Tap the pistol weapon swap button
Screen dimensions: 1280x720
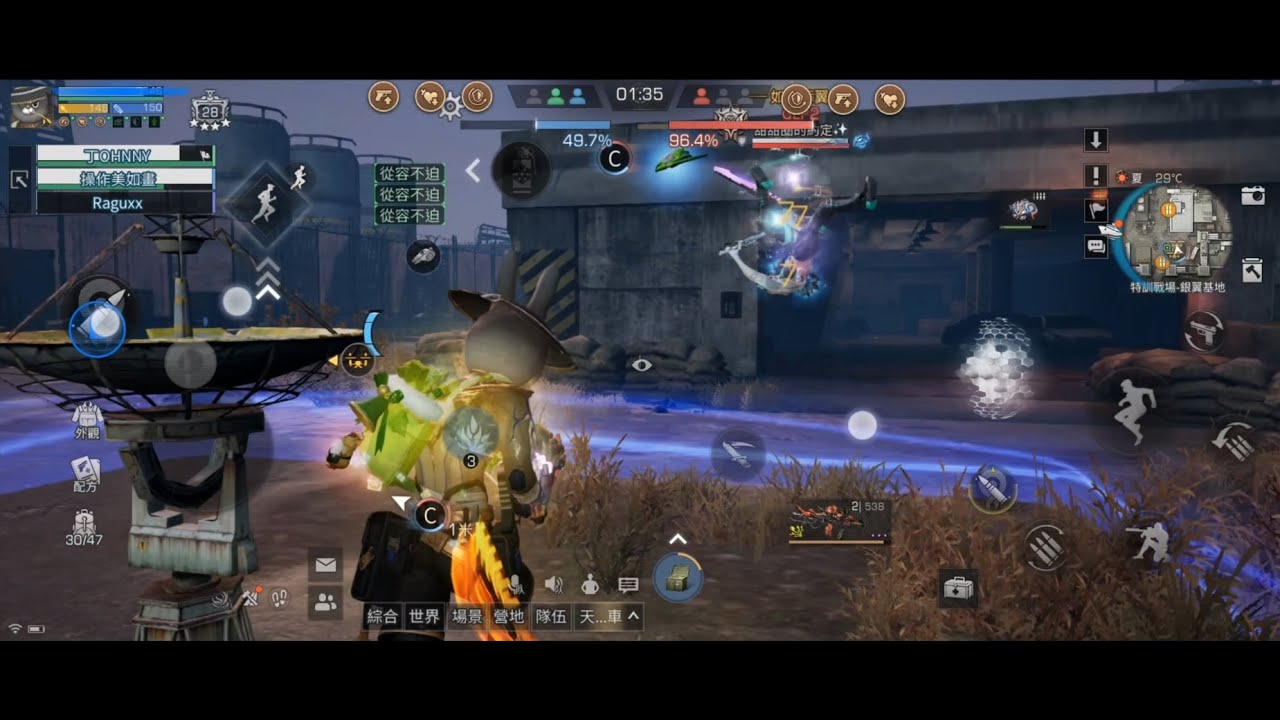pyautogui.click(x=1203, y=332)
